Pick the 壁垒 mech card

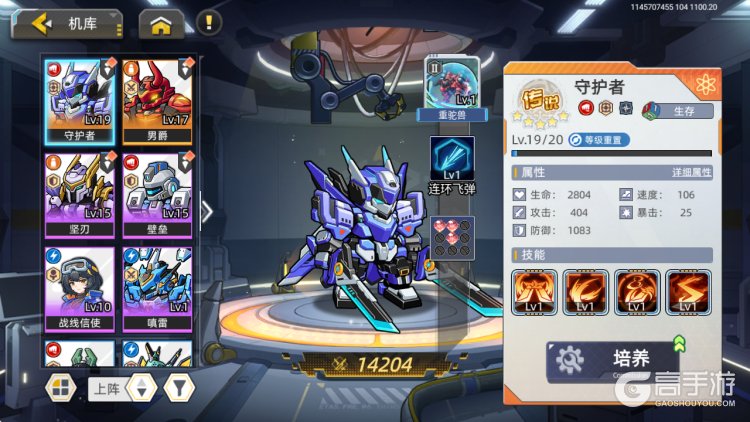(158, 194)
